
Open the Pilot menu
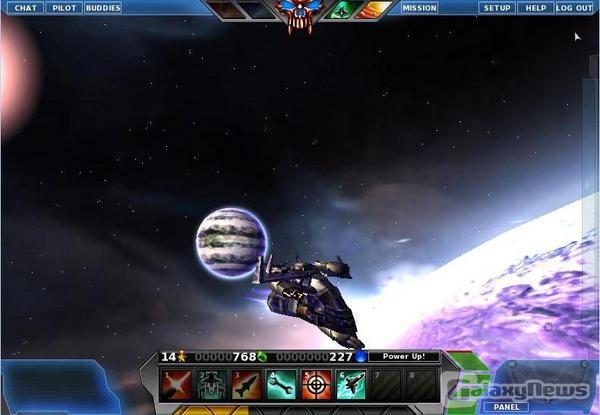click(x=63, y=8)
